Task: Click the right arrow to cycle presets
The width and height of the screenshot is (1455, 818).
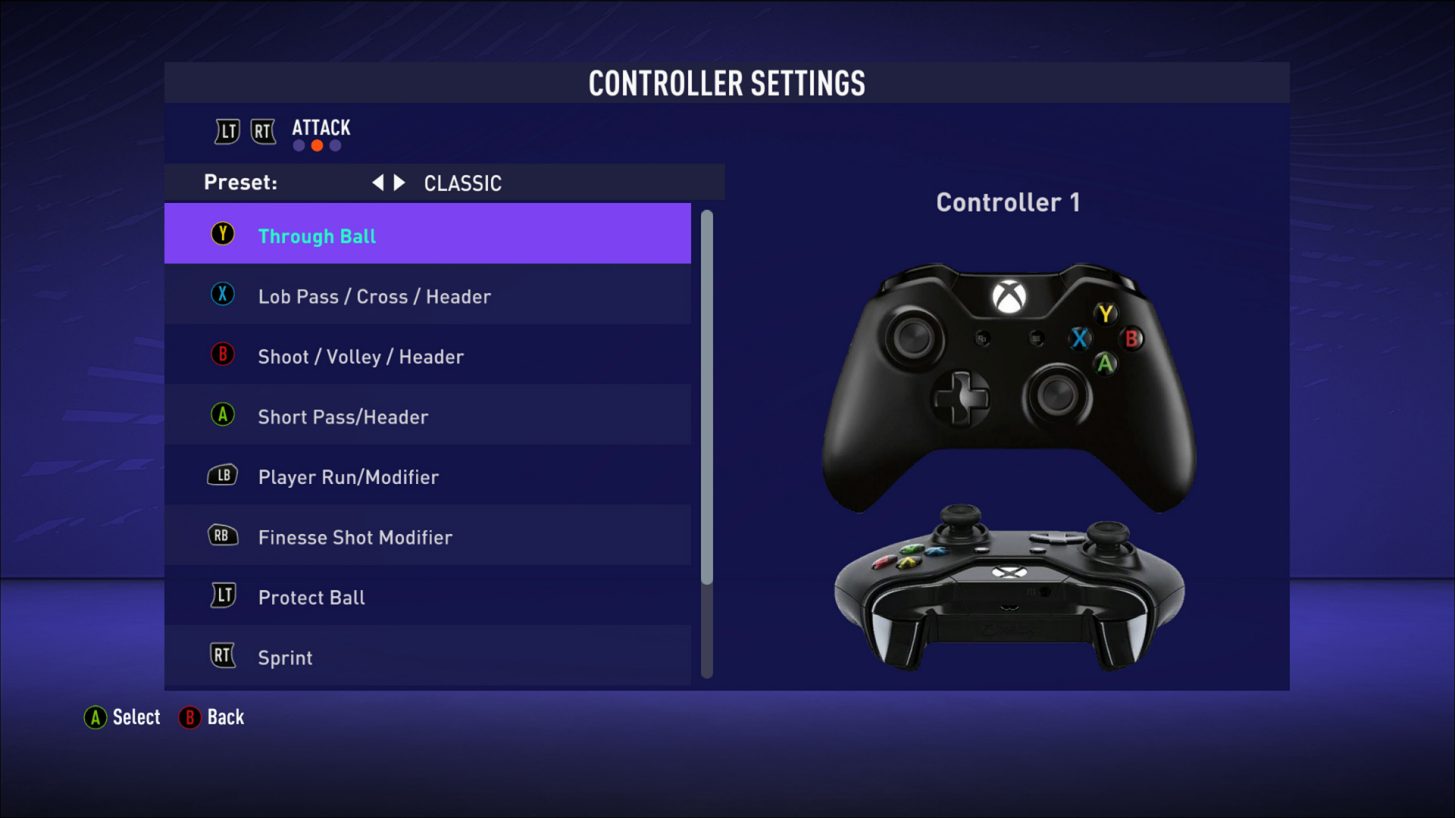Action: pyautogui.click(x=399, y=182)
